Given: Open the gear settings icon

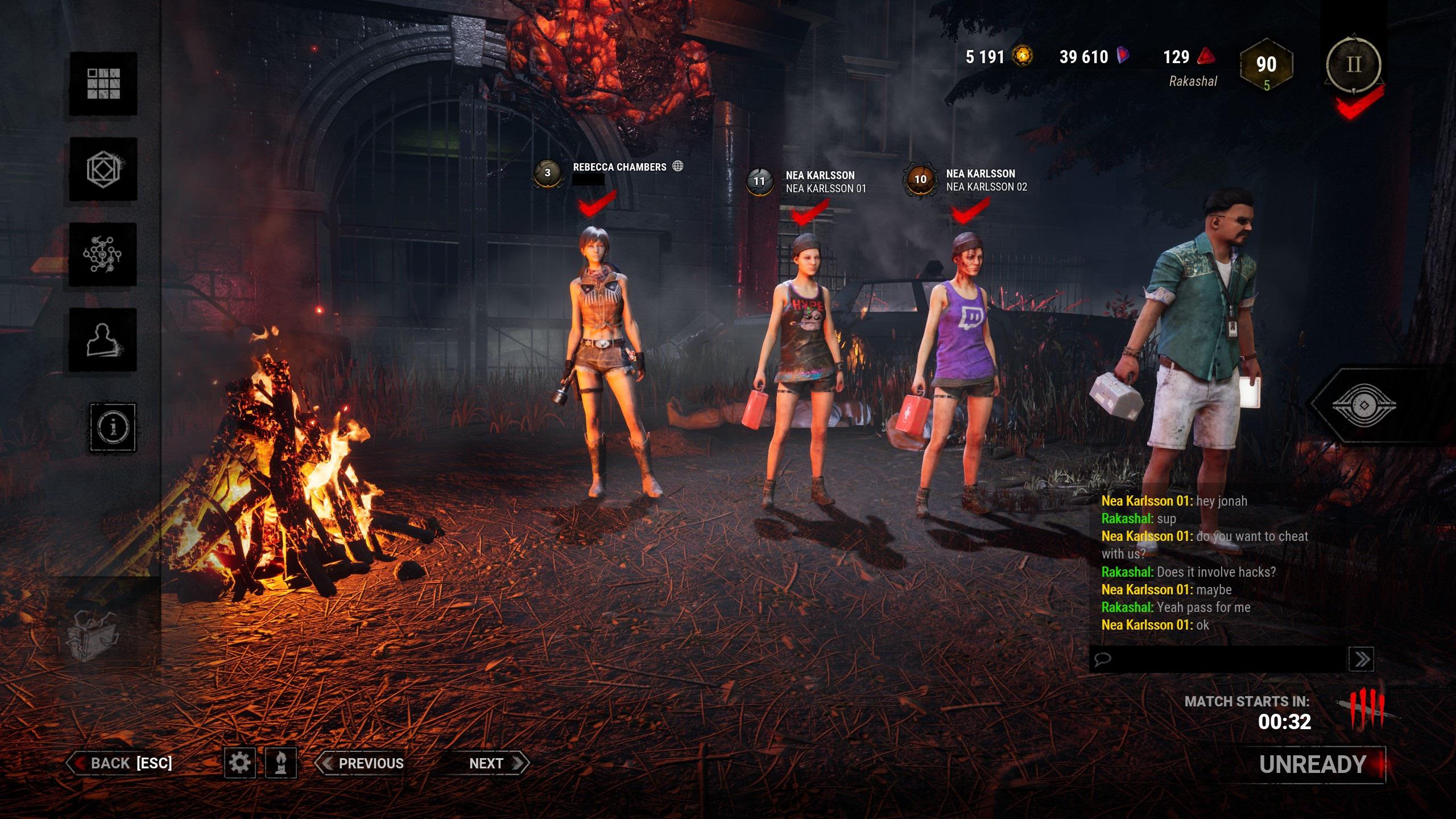Looking at the screenshot, I should 239,763.
